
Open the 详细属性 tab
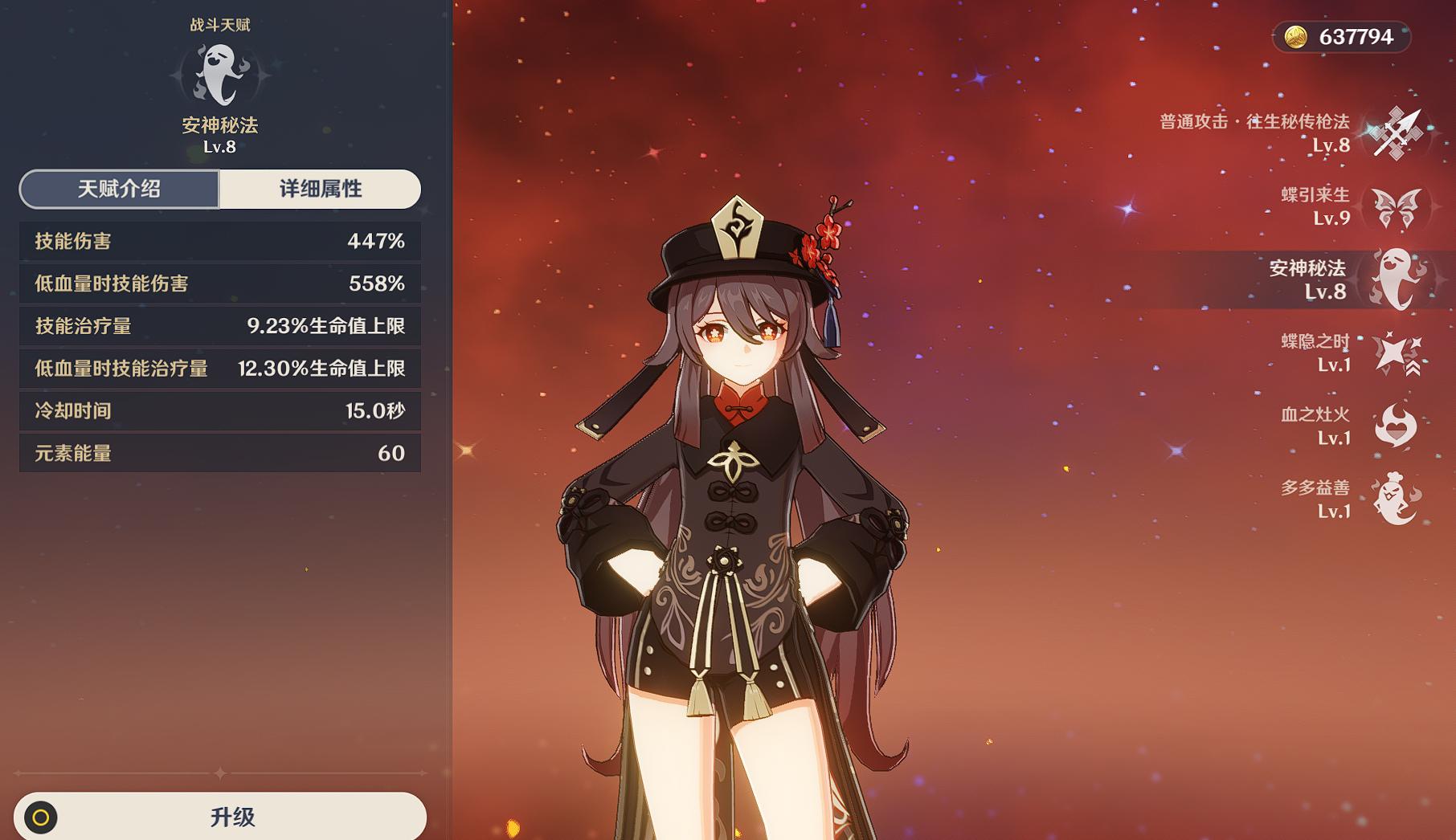[320, 190]
